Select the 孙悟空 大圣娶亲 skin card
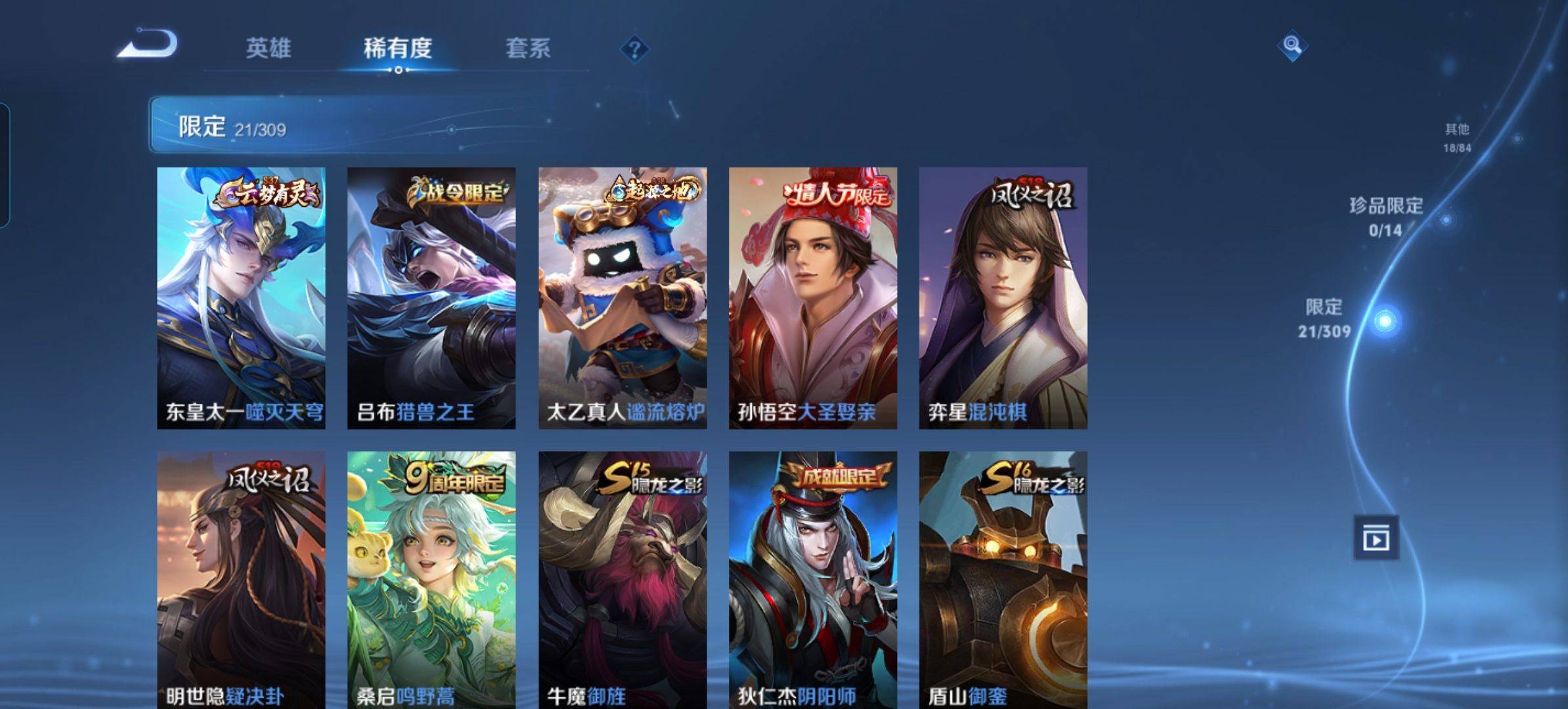 [x=813, y=298]
